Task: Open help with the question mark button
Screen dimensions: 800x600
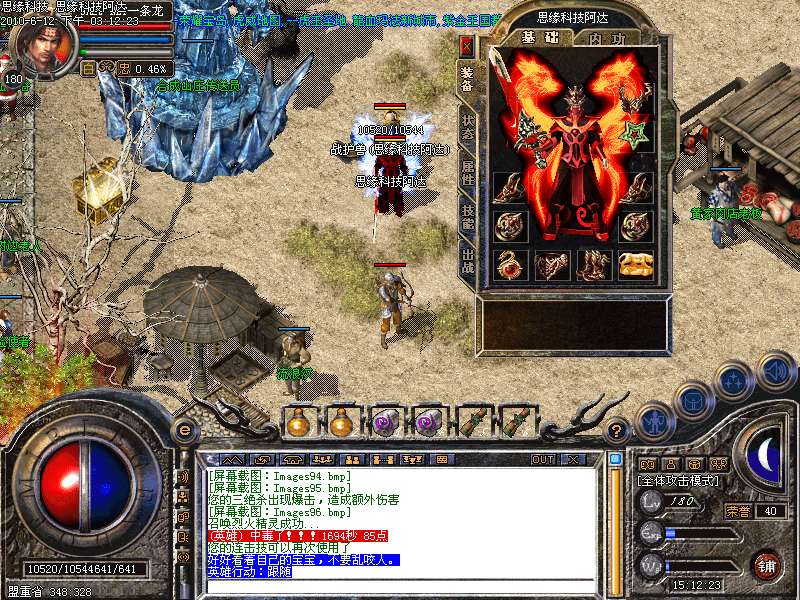Action: coord(618,430)
